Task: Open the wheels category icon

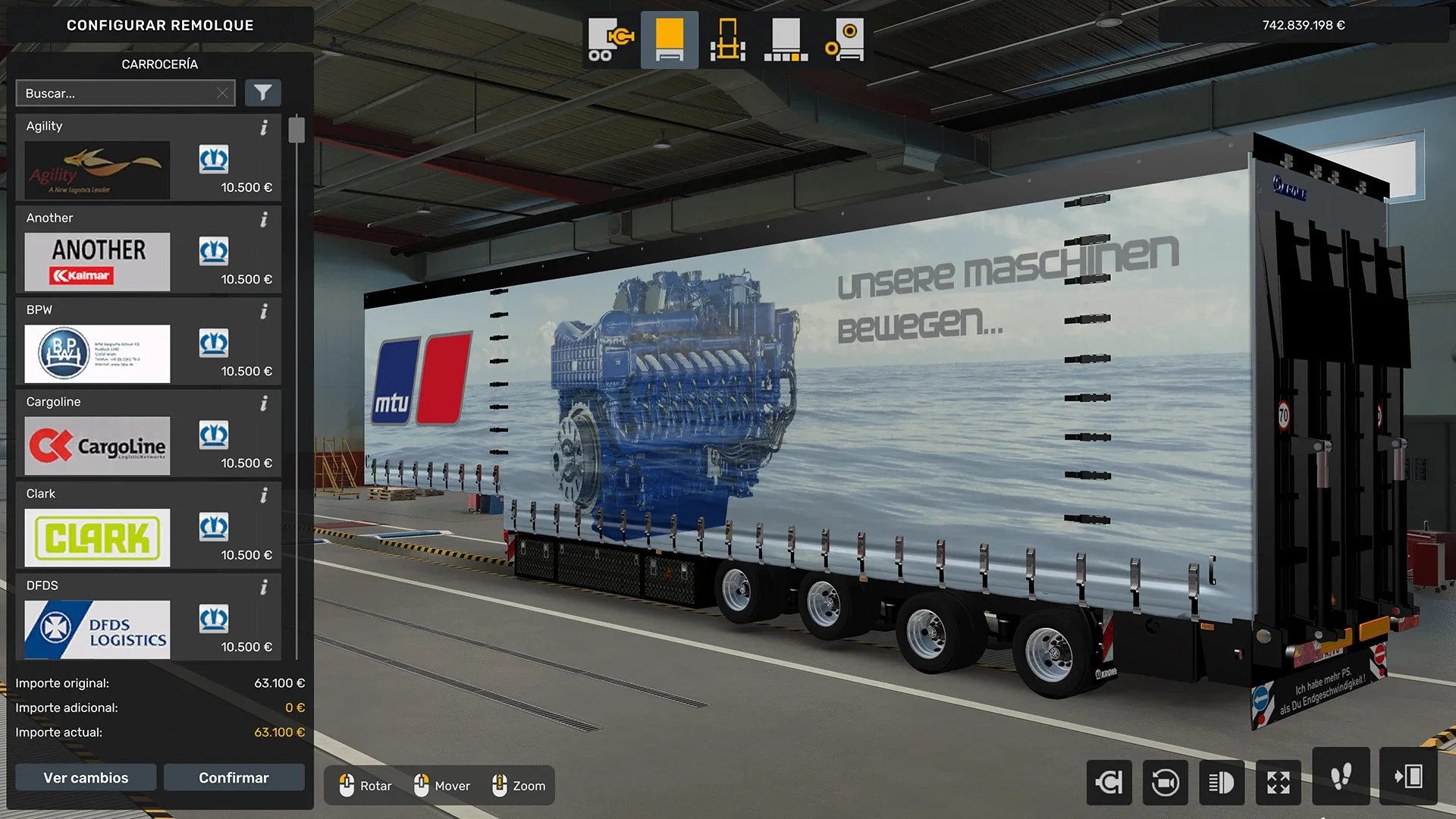Action: pos(844,39)
